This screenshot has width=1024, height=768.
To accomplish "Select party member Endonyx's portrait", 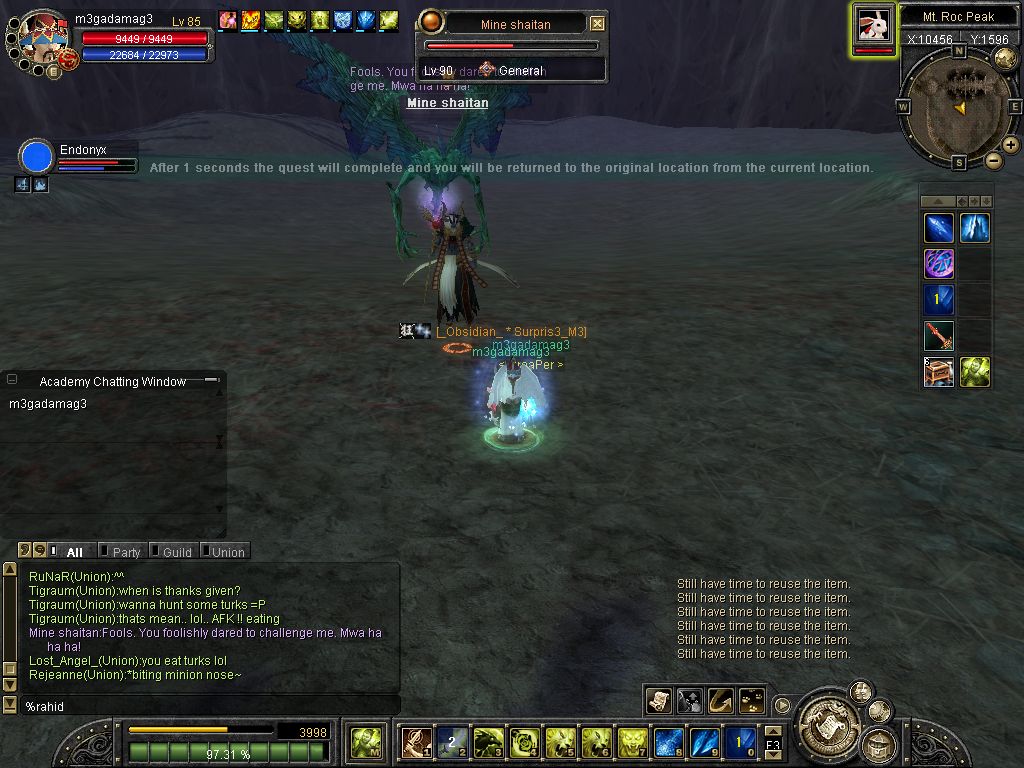I will pos(36,158).
